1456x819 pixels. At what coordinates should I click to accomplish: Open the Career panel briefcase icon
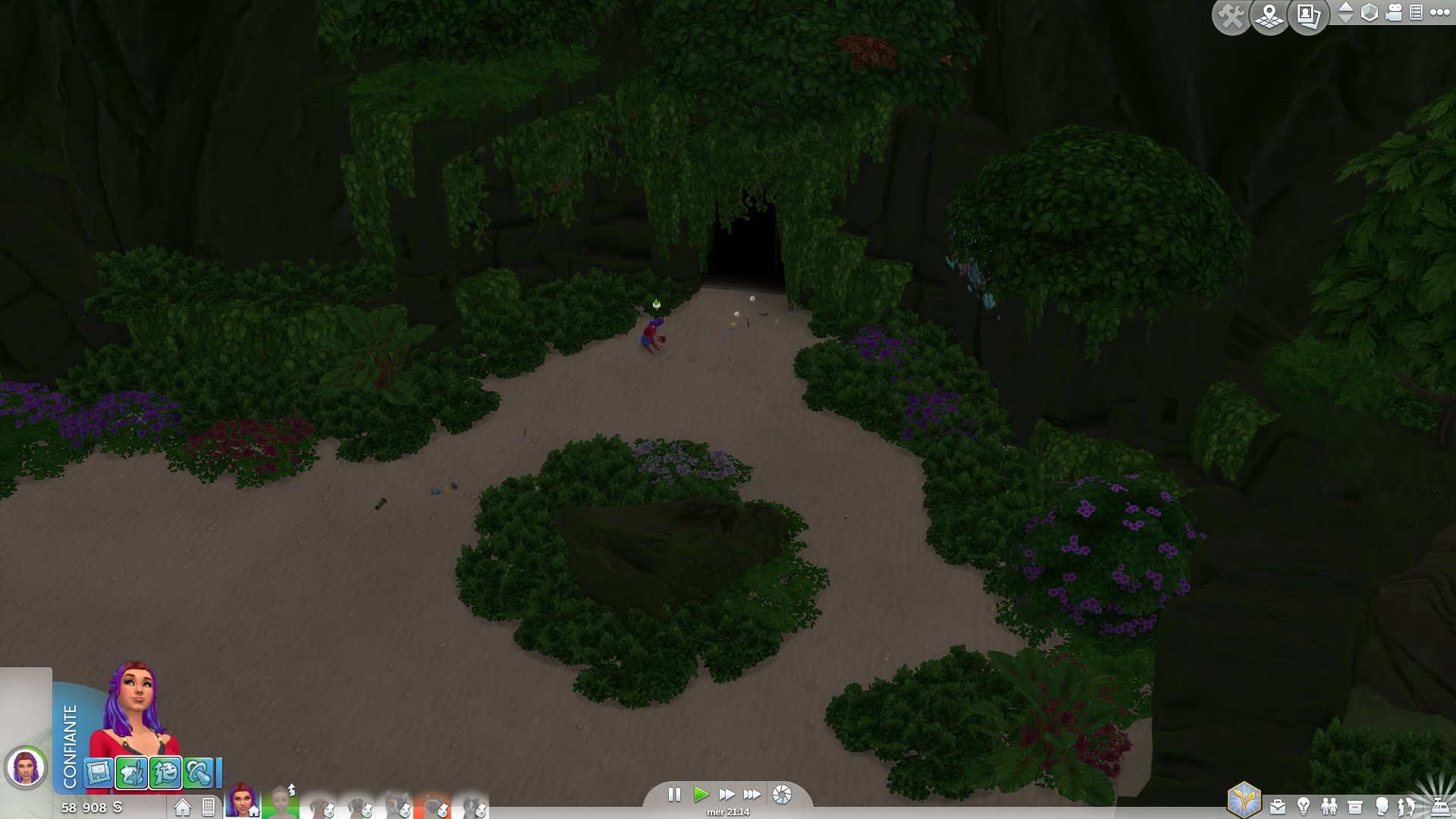[1279, 805]
